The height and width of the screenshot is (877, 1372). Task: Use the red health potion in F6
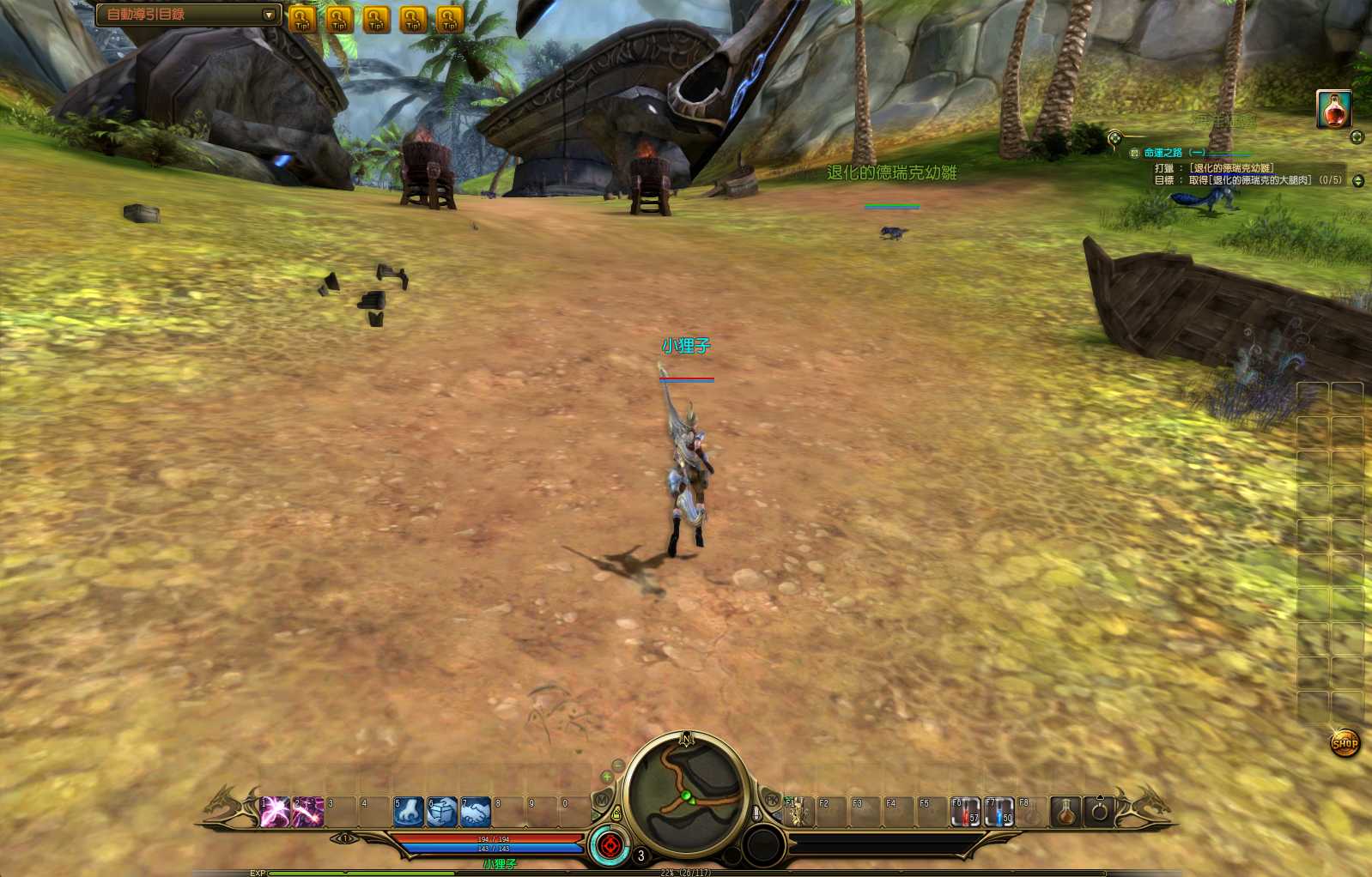[x=965, y=811]
